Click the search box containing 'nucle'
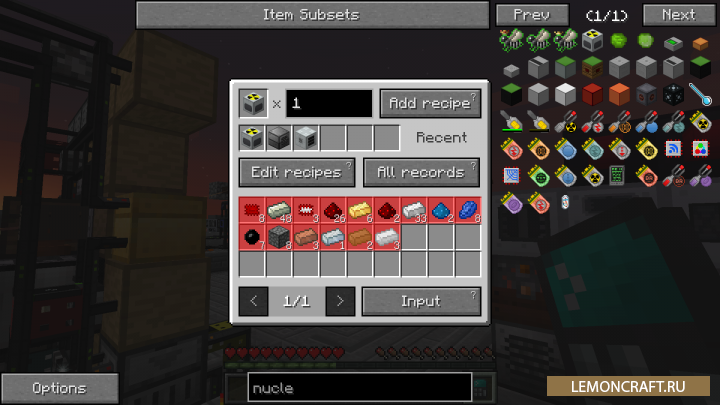This screenshot has width=720, height=405. click(x=359, y=388)
